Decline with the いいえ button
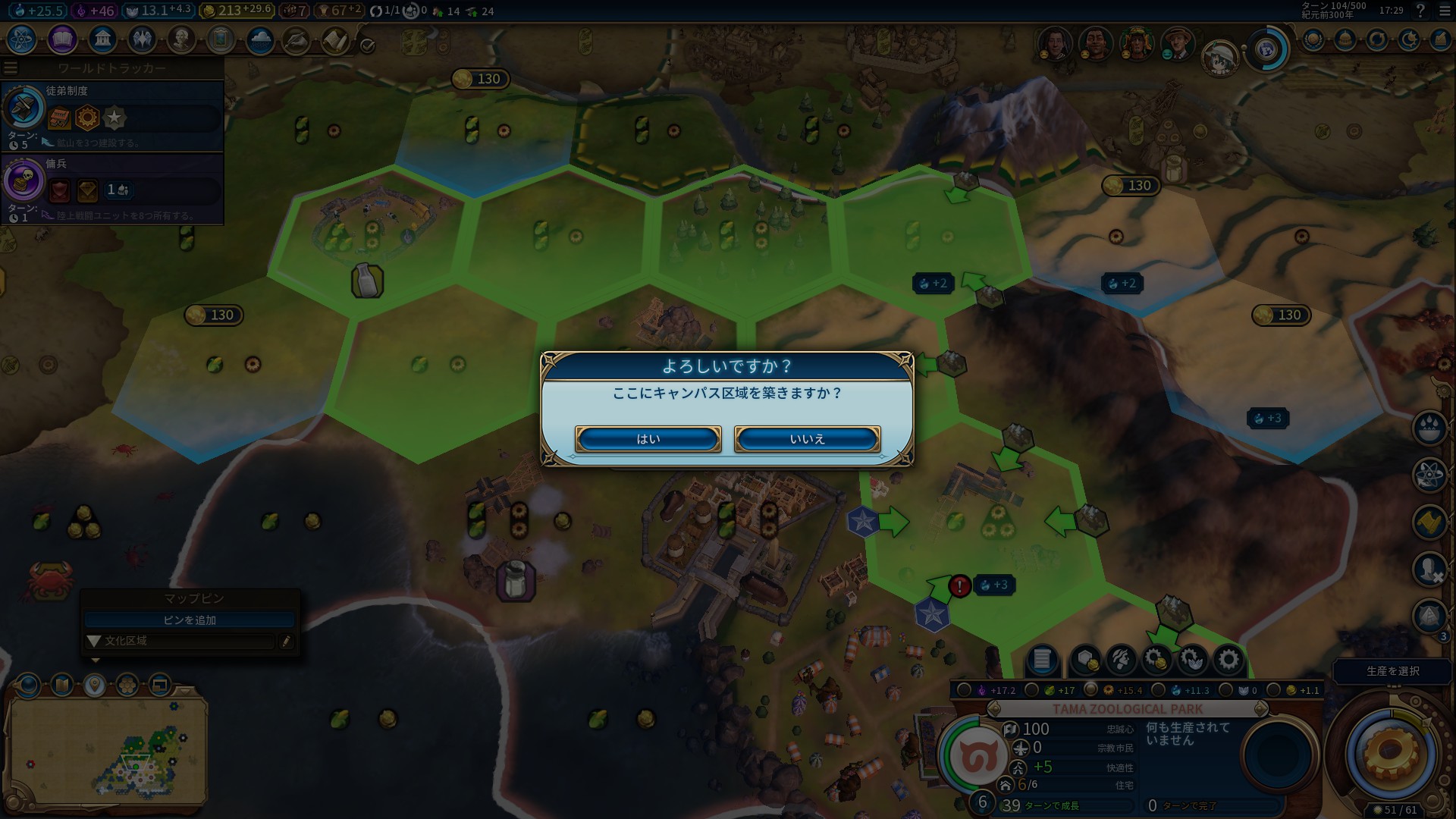This screenshot has width=1456, height=819. 807,439
